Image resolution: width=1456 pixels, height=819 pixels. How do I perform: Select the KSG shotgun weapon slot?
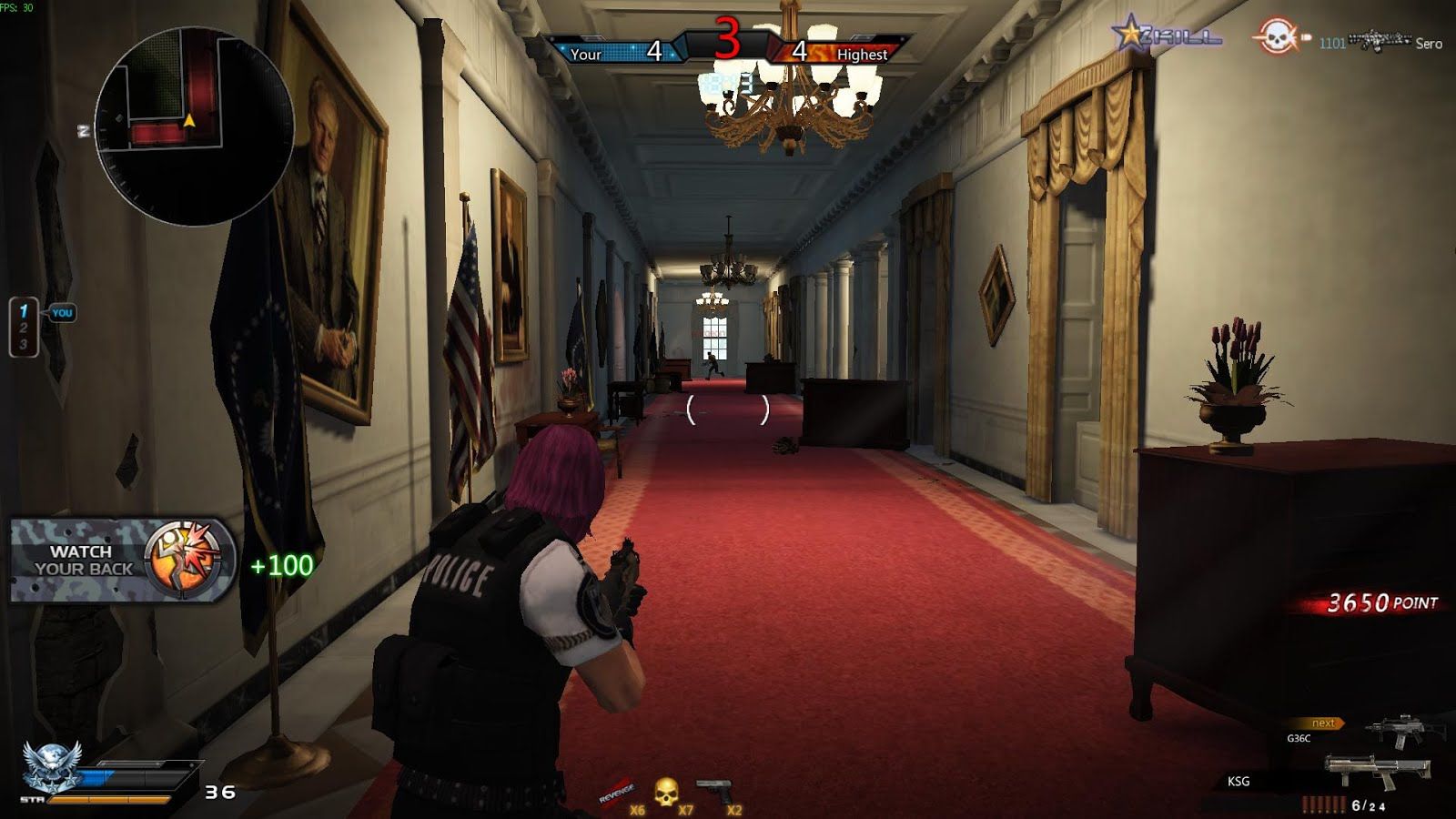(1376, 772)
